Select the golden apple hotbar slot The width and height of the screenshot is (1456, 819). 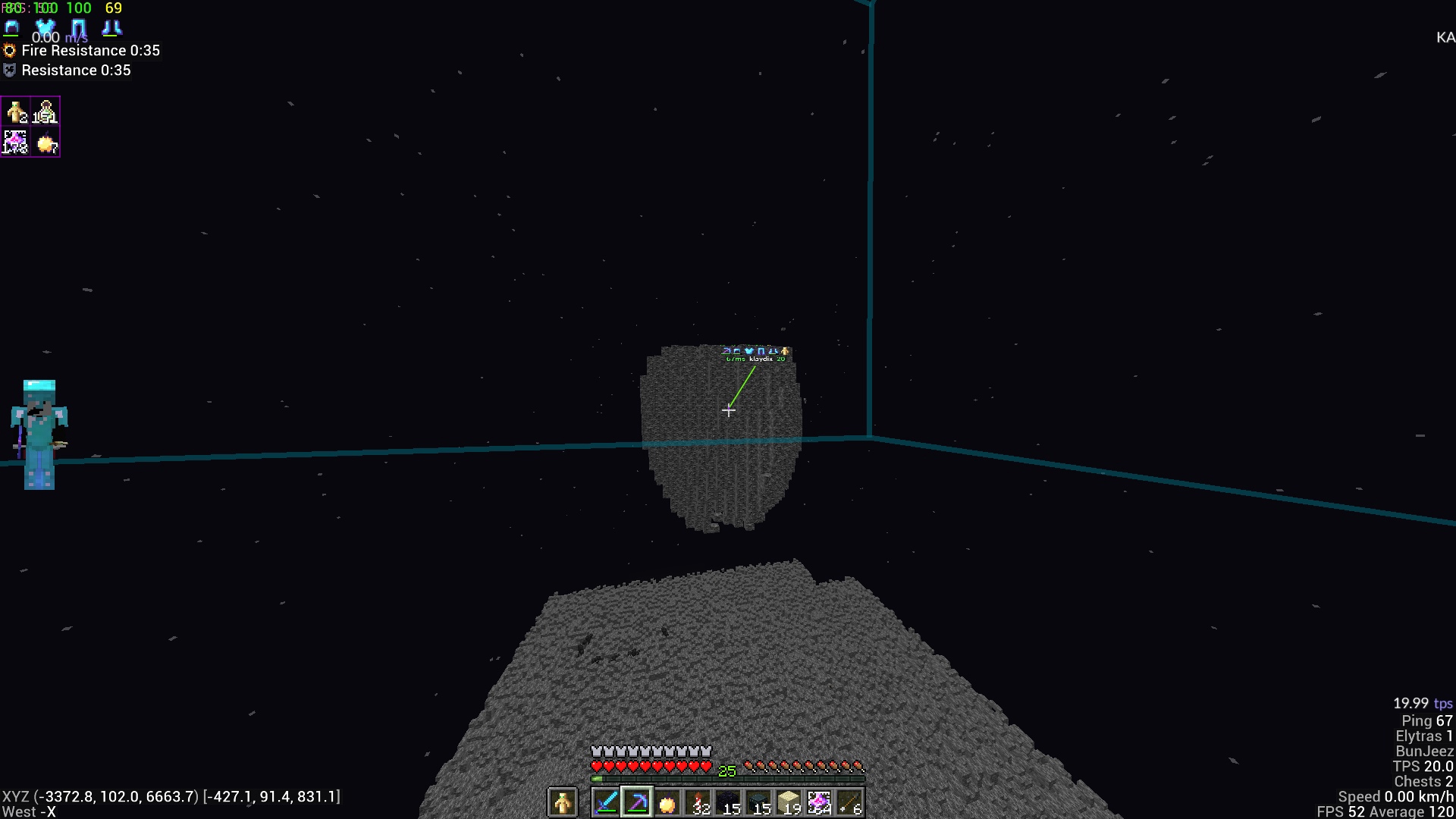coord(667,802)
